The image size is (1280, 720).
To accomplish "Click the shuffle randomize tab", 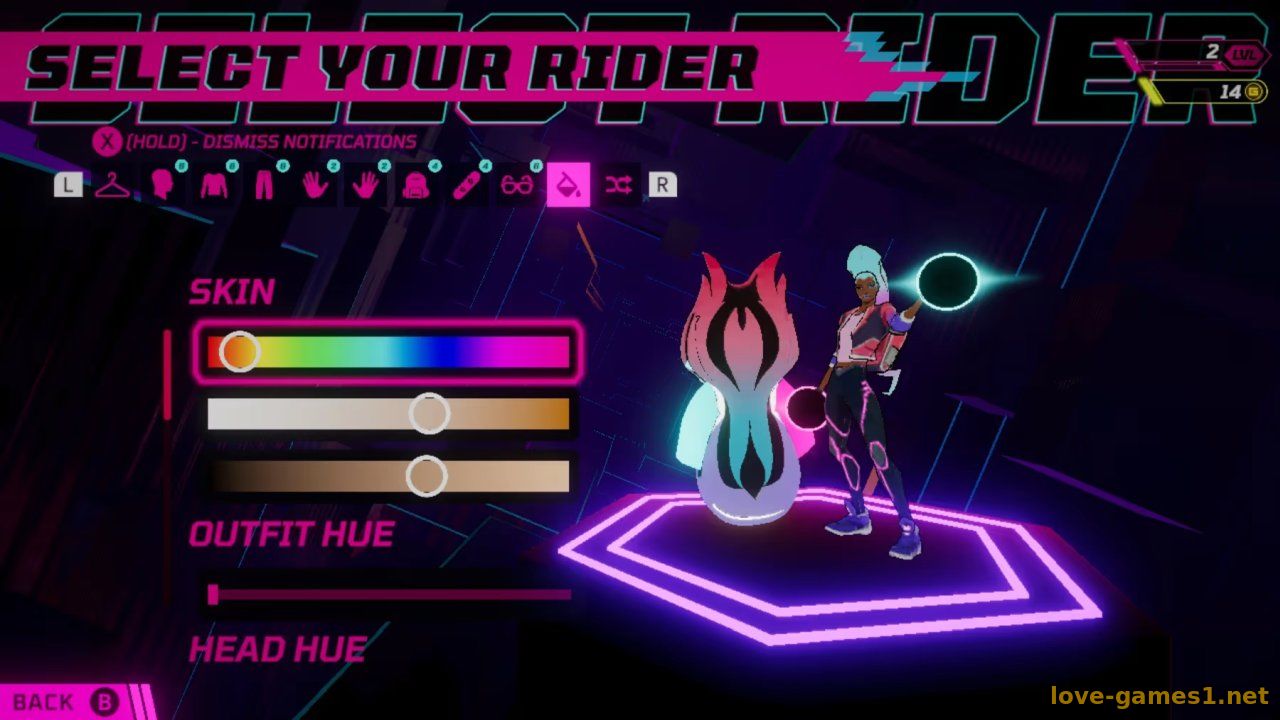I will pyautogui.click(x=619, y=185).
